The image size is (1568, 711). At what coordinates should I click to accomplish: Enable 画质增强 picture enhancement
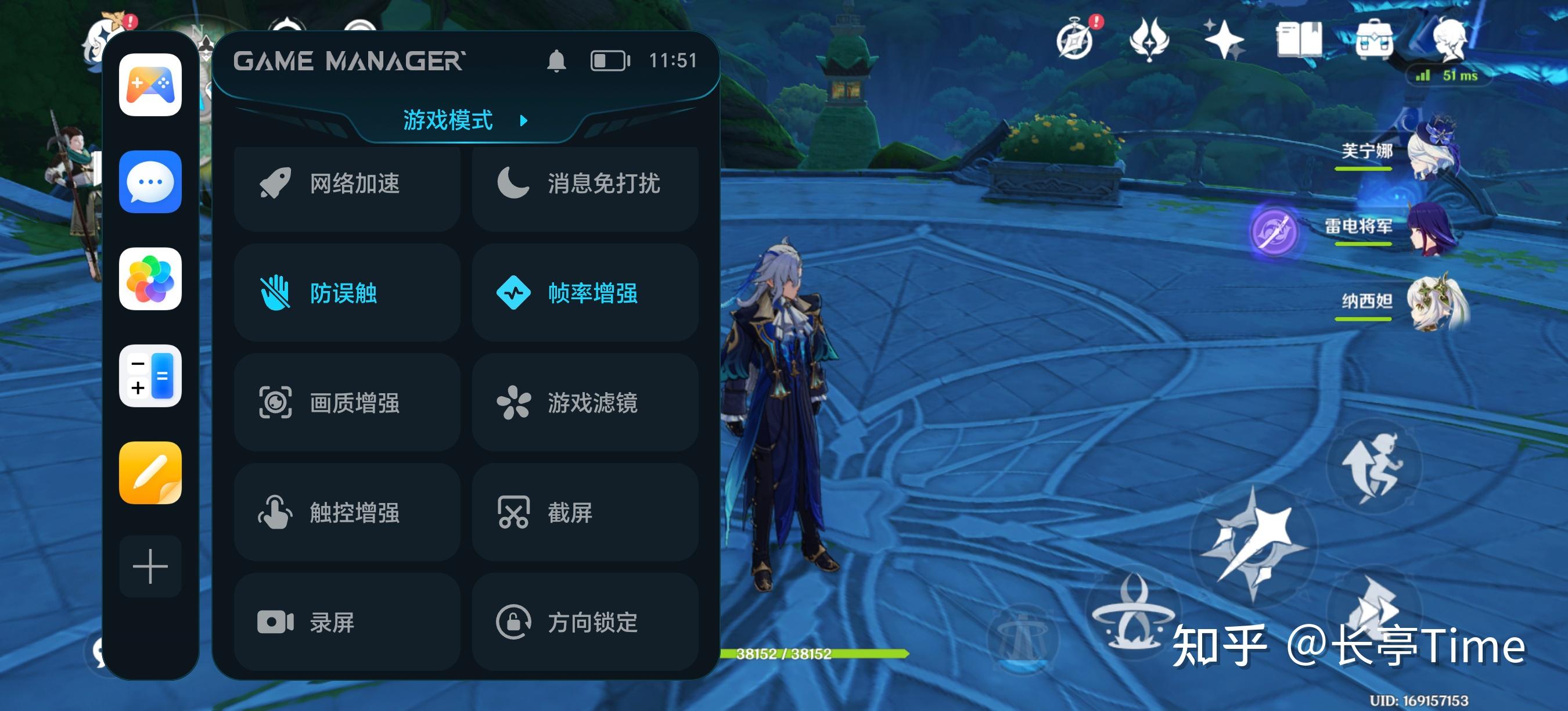[x=347, y=403]
